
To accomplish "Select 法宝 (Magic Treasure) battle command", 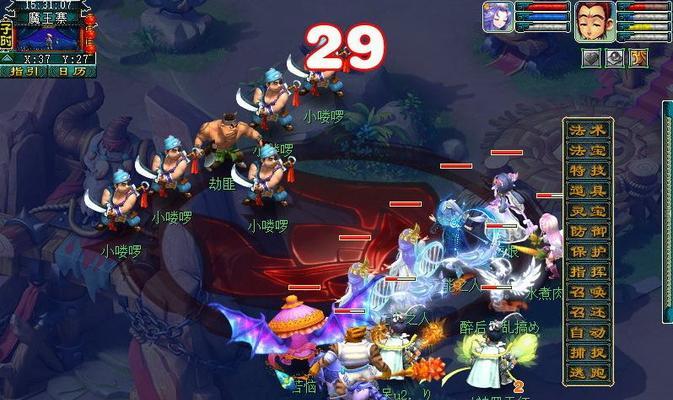I will pos(587,151).
